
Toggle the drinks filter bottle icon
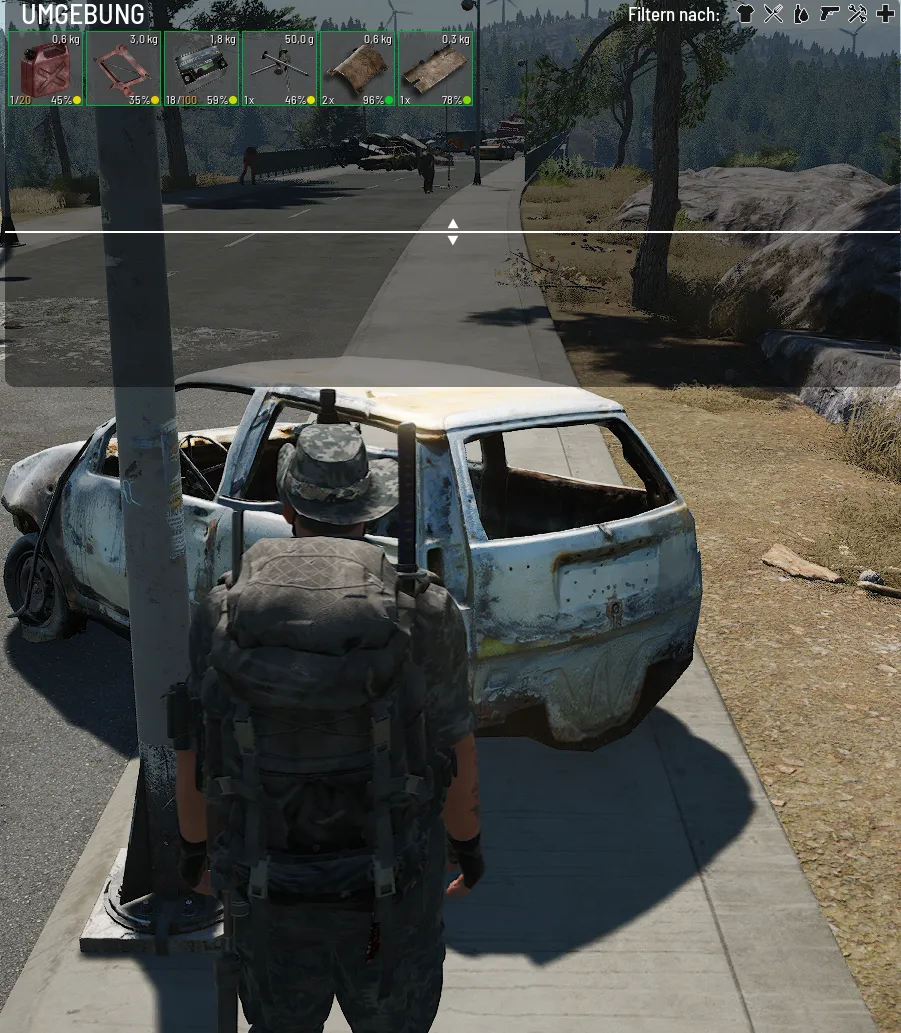(800, 14)
